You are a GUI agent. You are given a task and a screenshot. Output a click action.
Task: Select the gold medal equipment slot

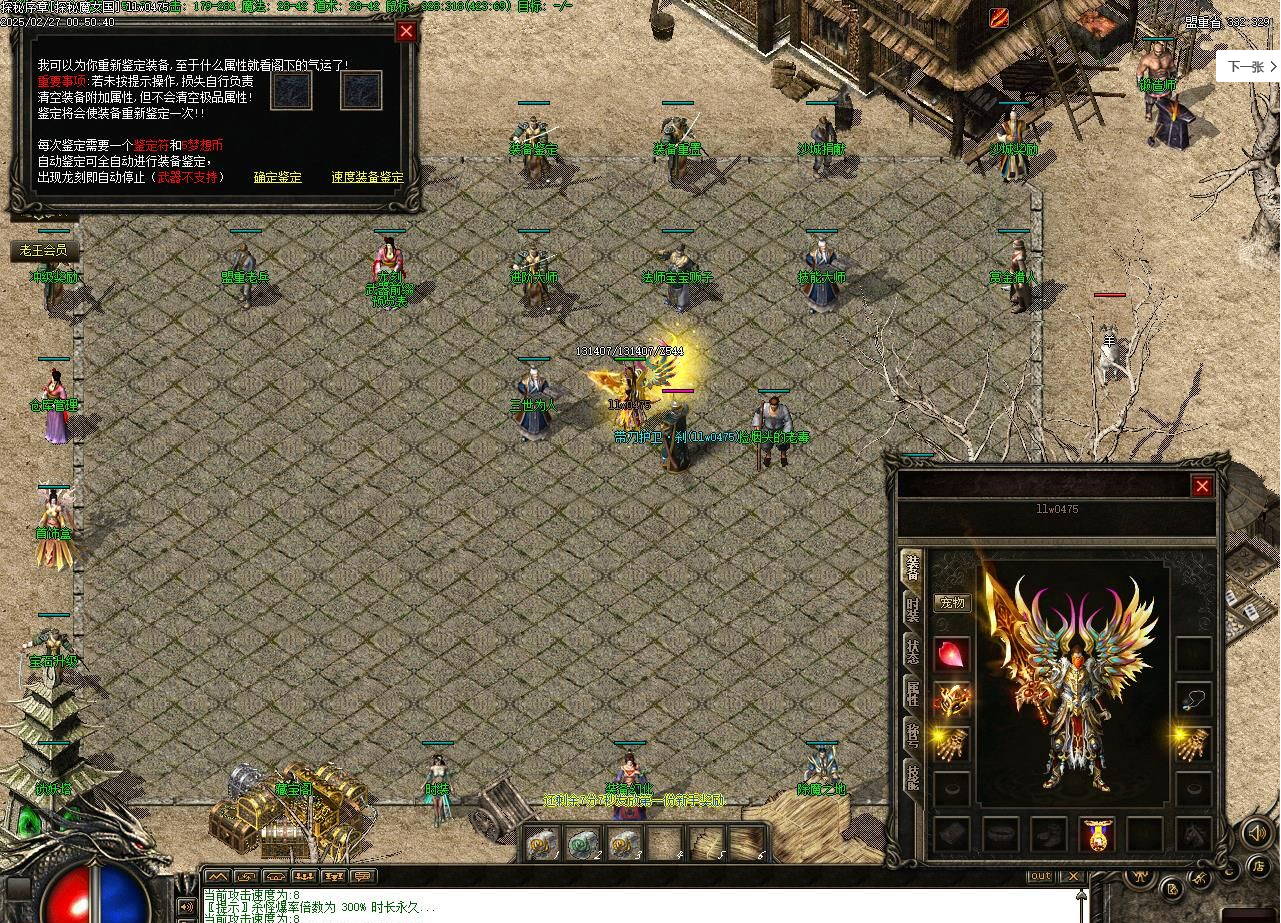point(1097,834)
